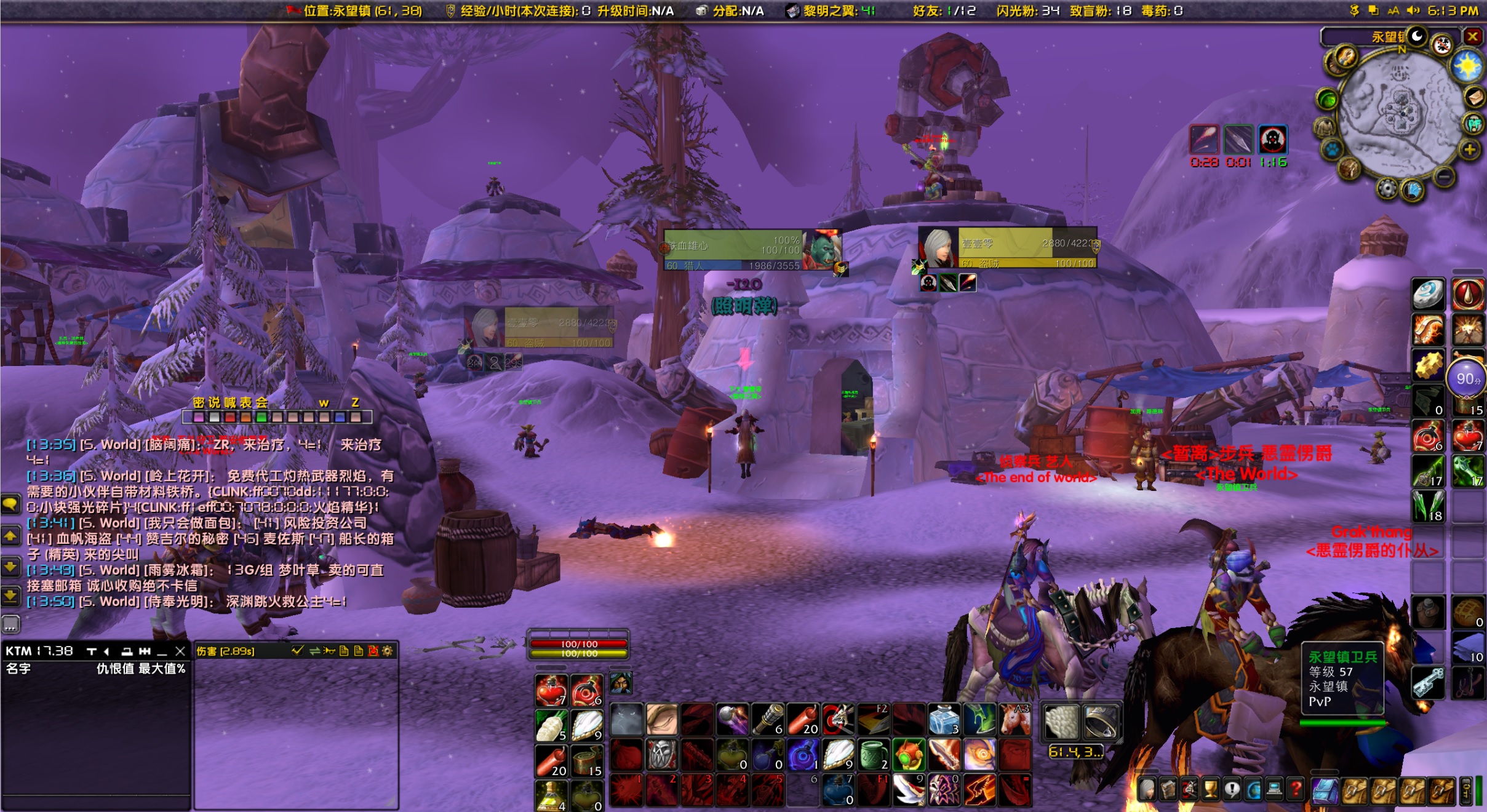This screenshot has height=812, width=1487.
Task: Open the character info portrait button
Action: [1147, 789]
